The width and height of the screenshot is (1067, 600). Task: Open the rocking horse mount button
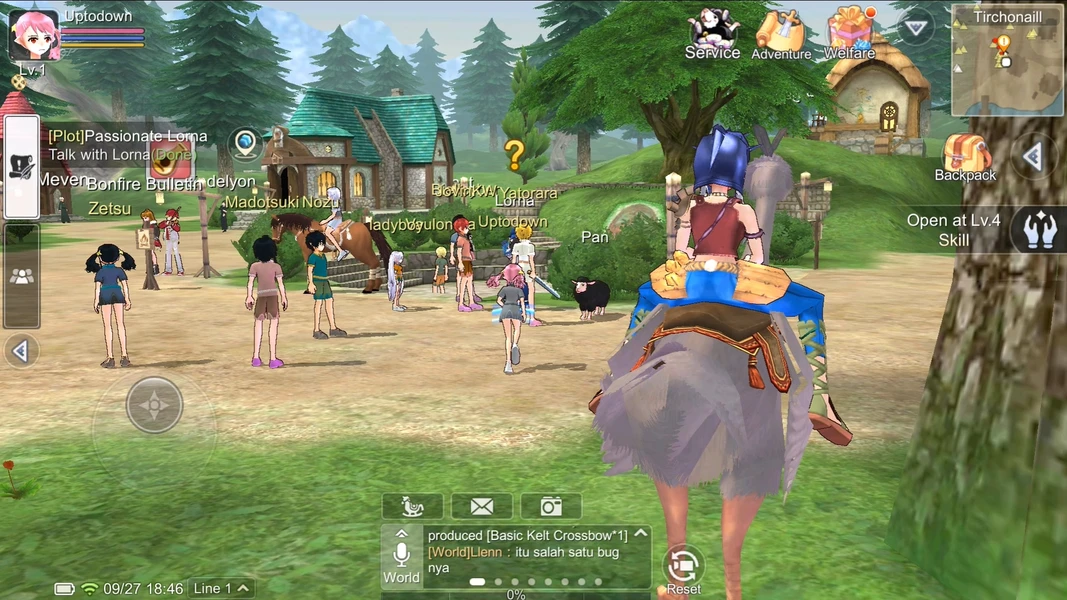412,506
